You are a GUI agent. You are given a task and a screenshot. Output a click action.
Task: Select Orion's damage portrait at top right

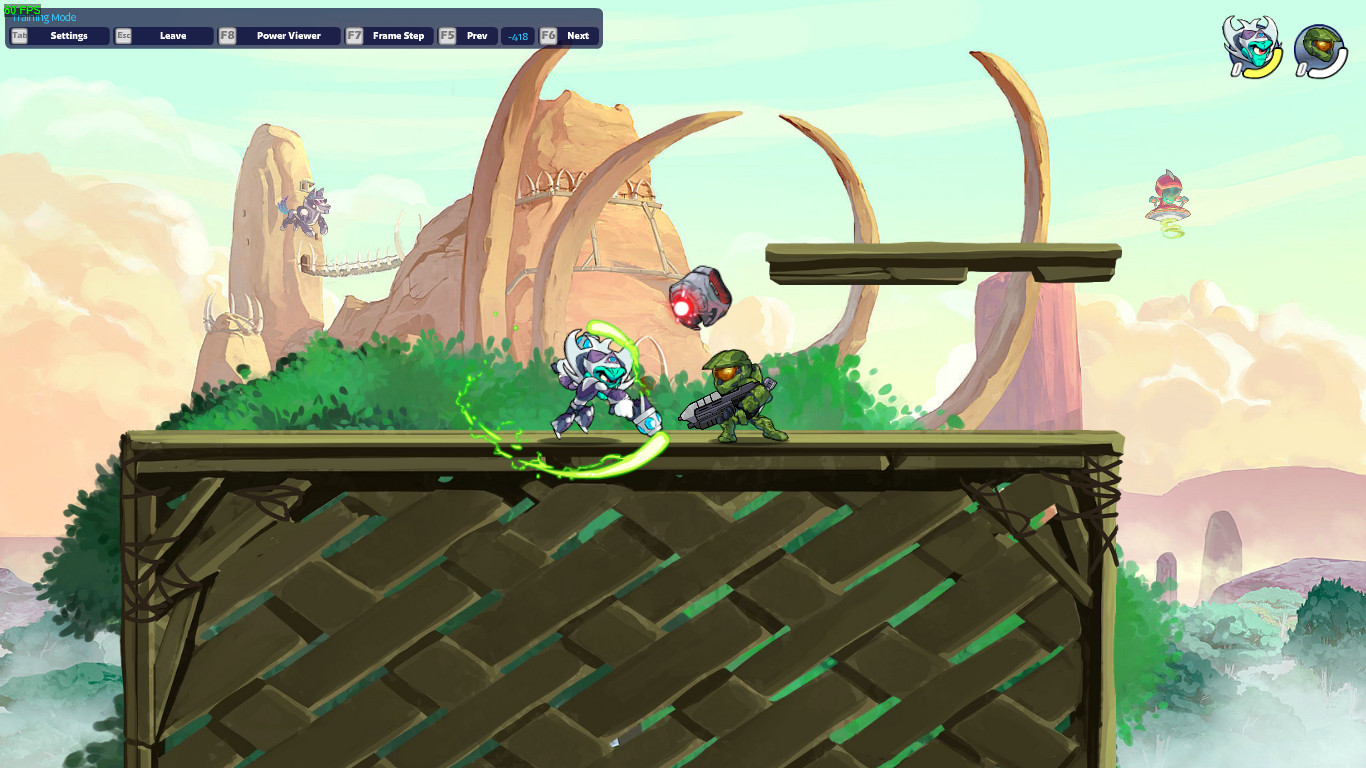pyautogui.click(x=1253, y=38)
